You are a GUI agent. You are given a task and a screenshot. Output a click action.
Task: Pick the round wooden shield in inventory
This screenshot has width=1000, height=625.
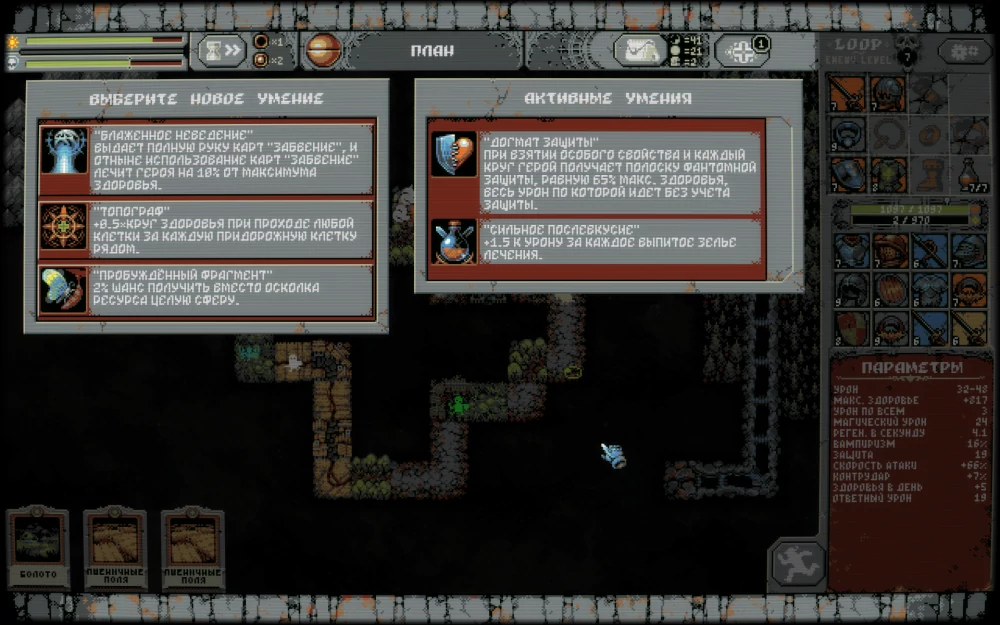pyautogui.click(x=890, y=290)
